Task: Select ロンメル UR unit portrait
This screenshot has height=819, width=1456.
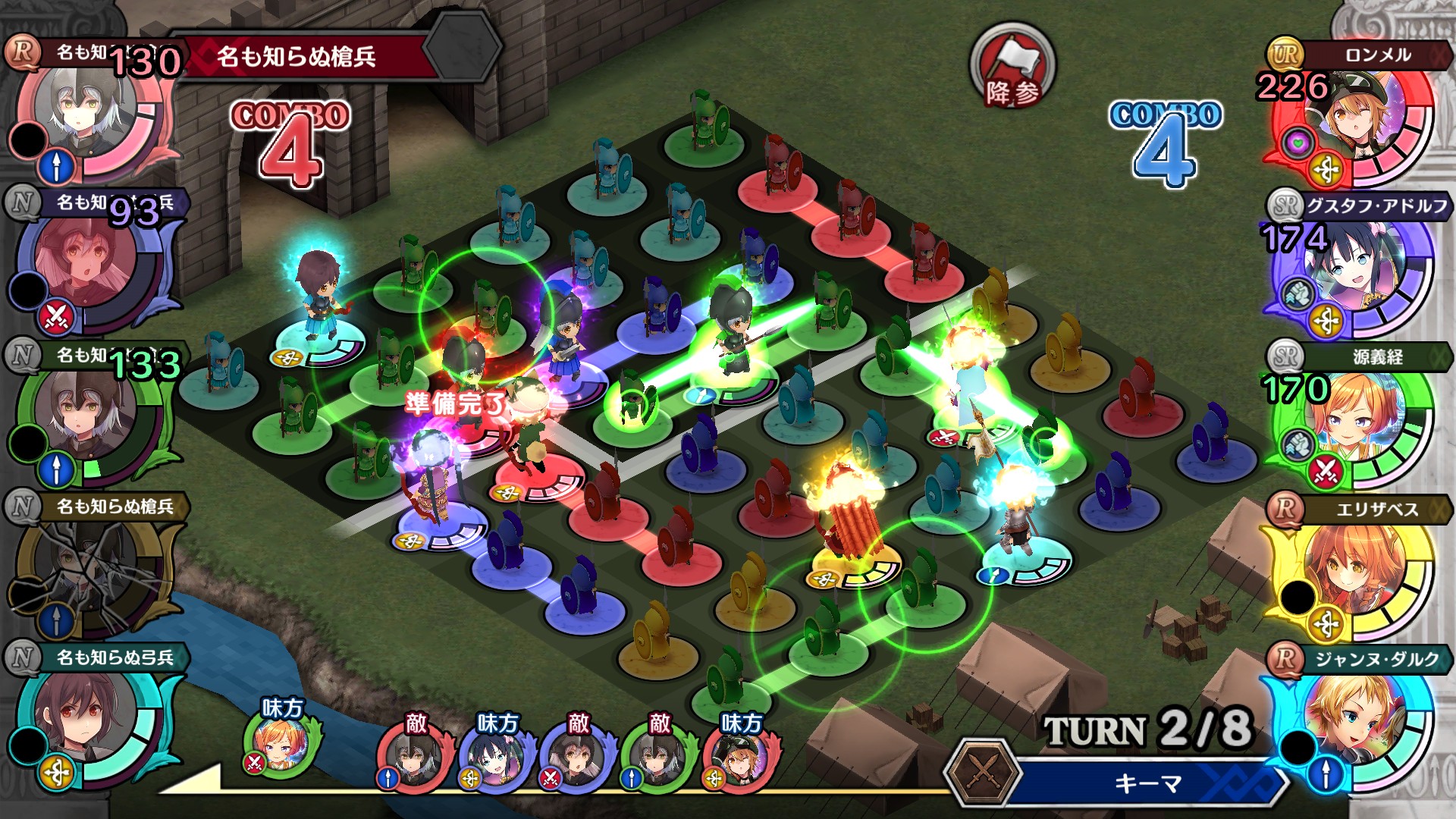Action: pos(1350,121)
